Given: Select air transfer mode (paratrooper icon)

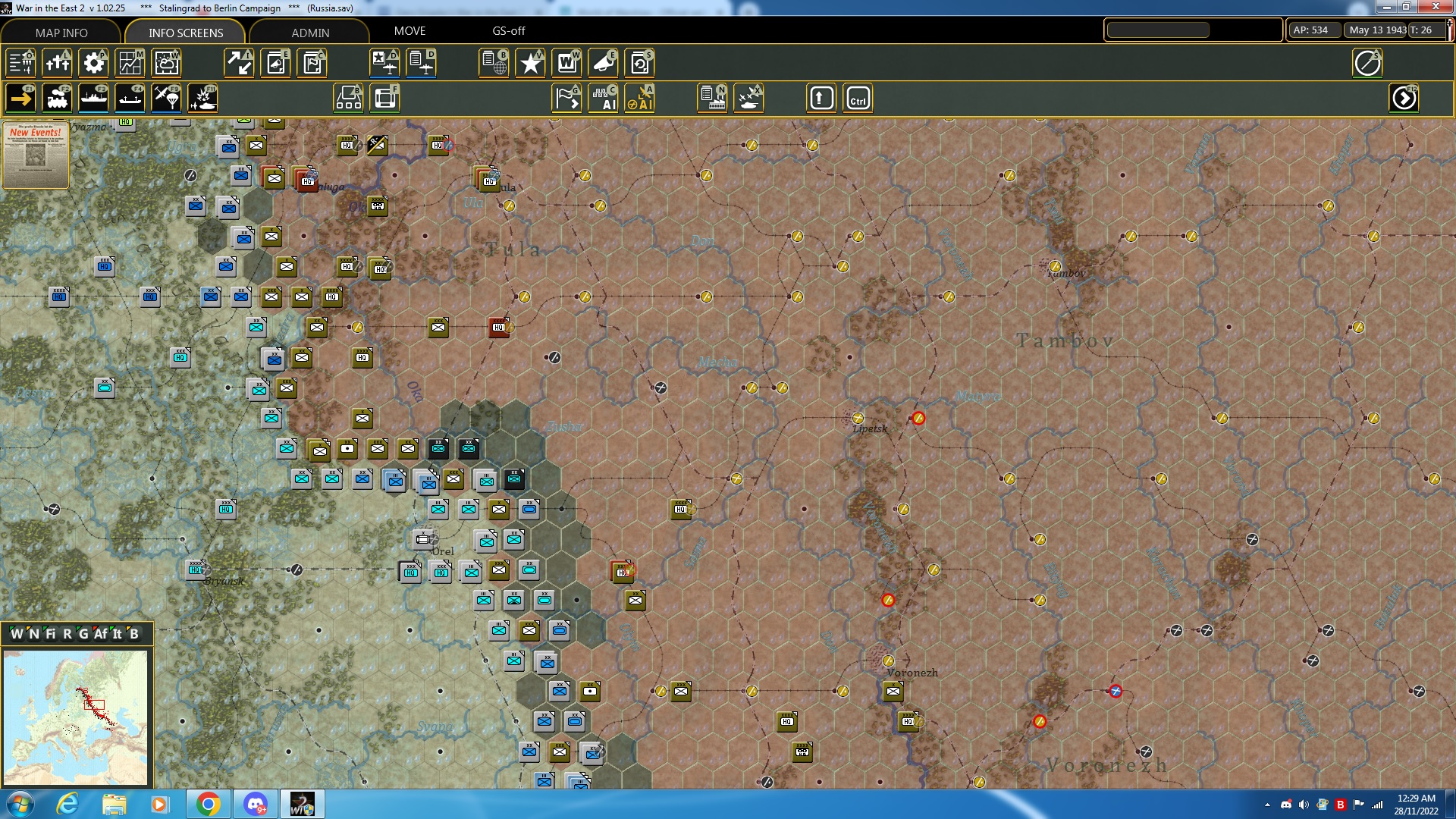Looking at the screenshot, I should (x=166, y=98).
